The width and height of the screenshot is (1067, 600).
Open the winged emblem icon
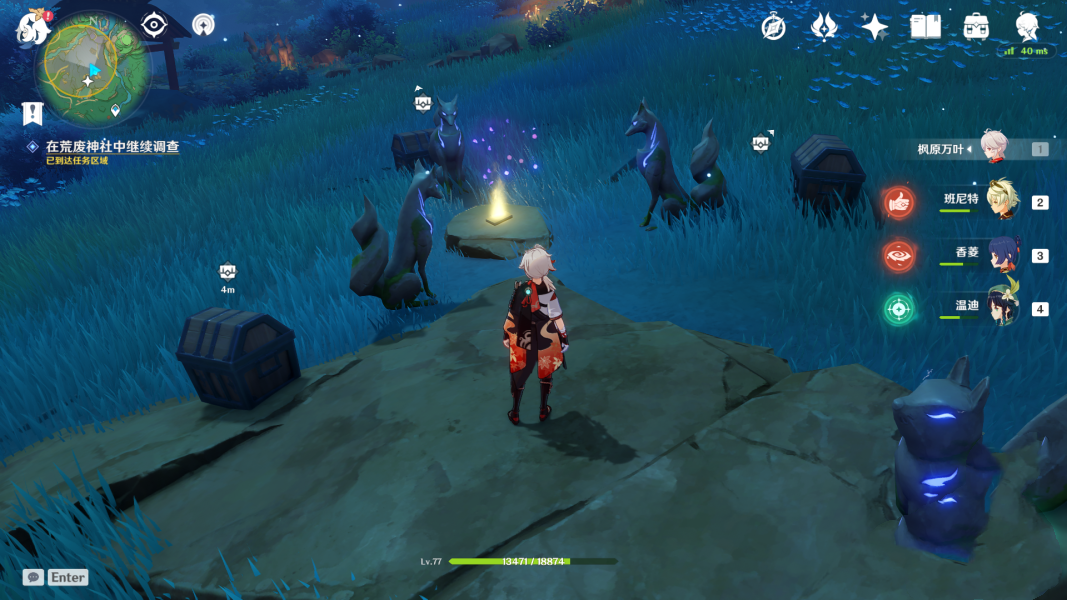tap(824, 27)
